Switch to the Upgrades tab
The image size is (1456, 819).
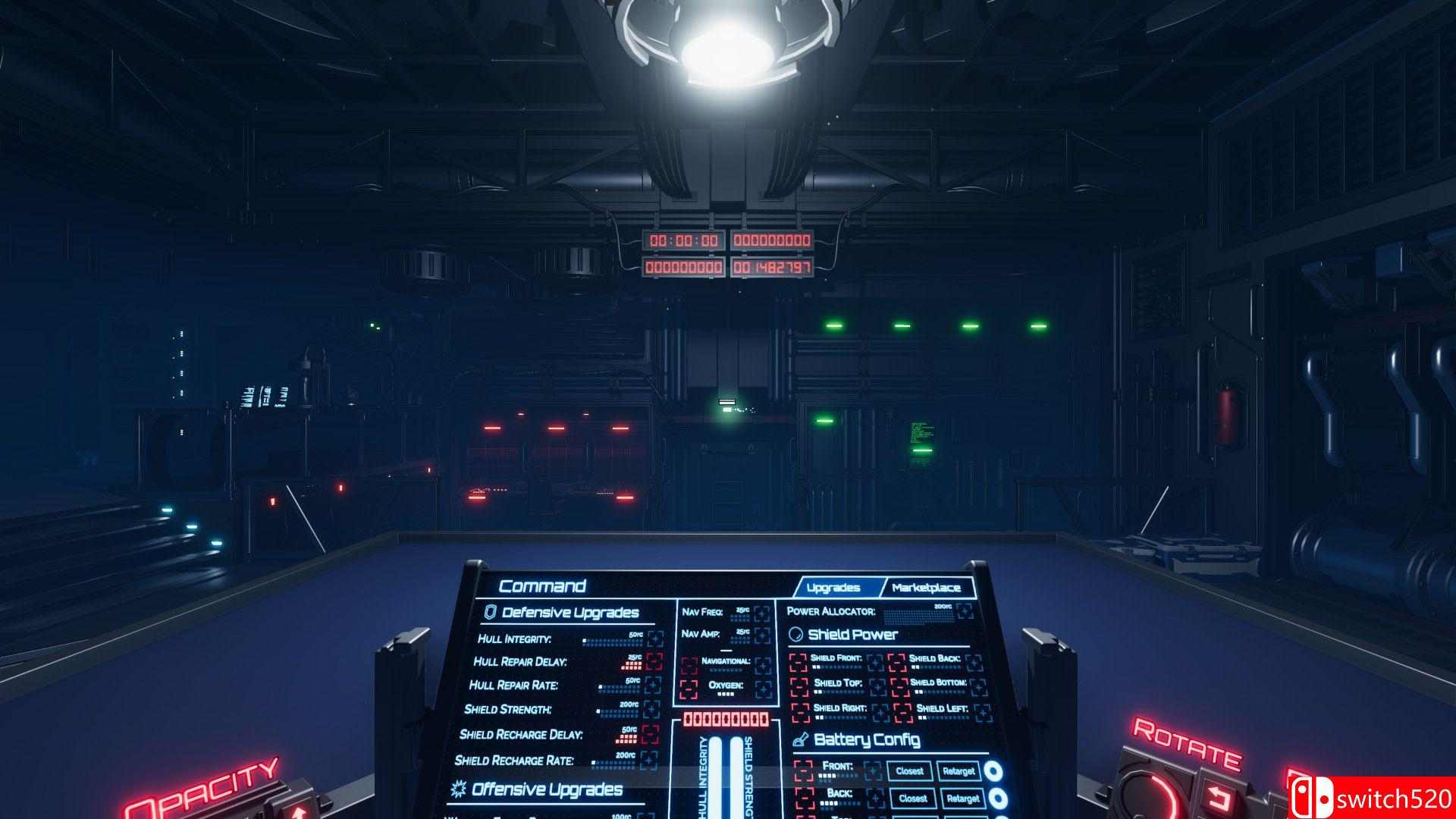(x=834, y=588)
